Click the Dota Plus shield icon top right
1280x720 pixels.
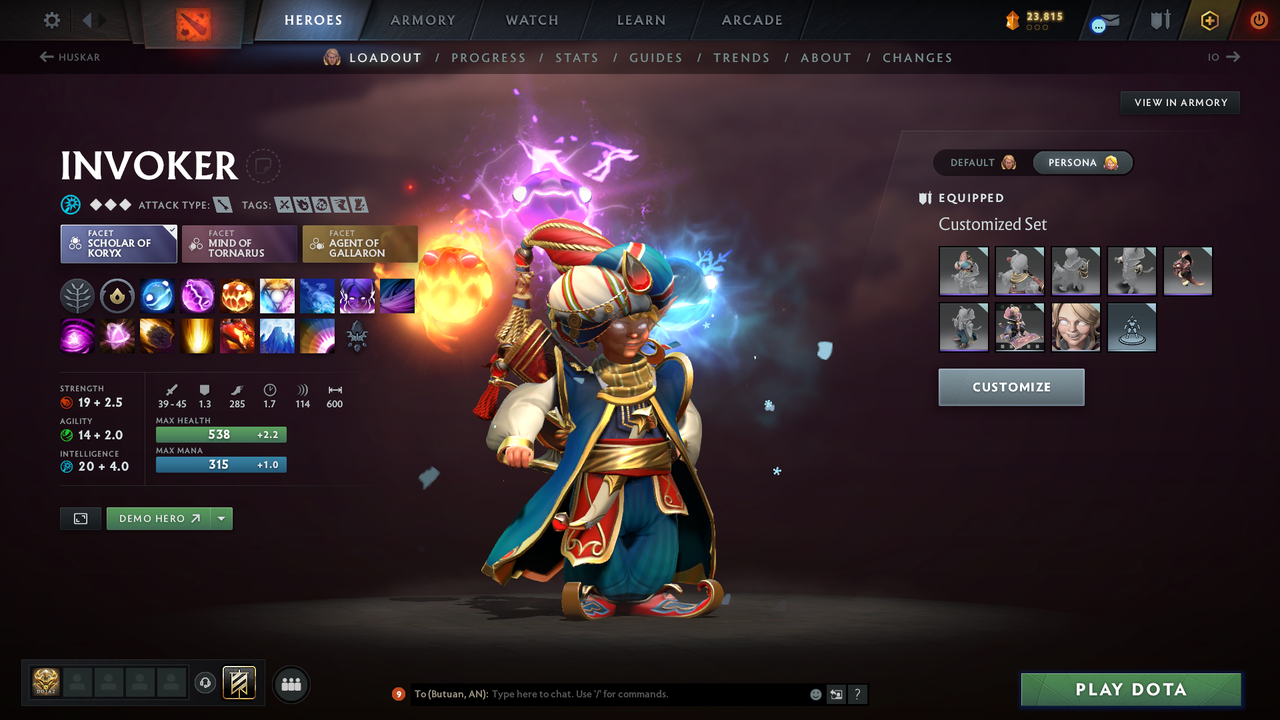point(1209,19)
